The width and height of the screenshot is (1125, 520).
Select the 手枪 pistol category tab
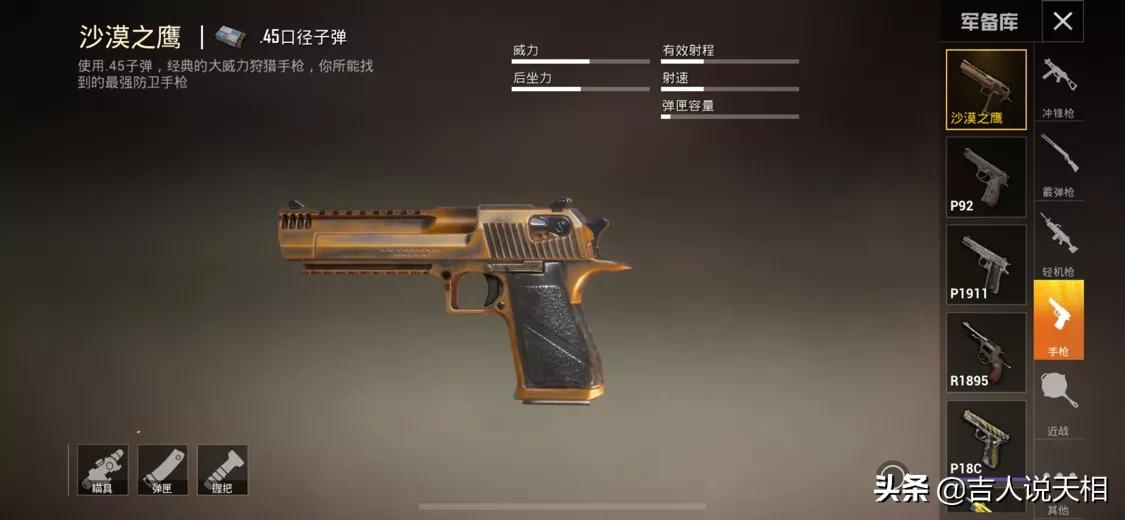1058,320
